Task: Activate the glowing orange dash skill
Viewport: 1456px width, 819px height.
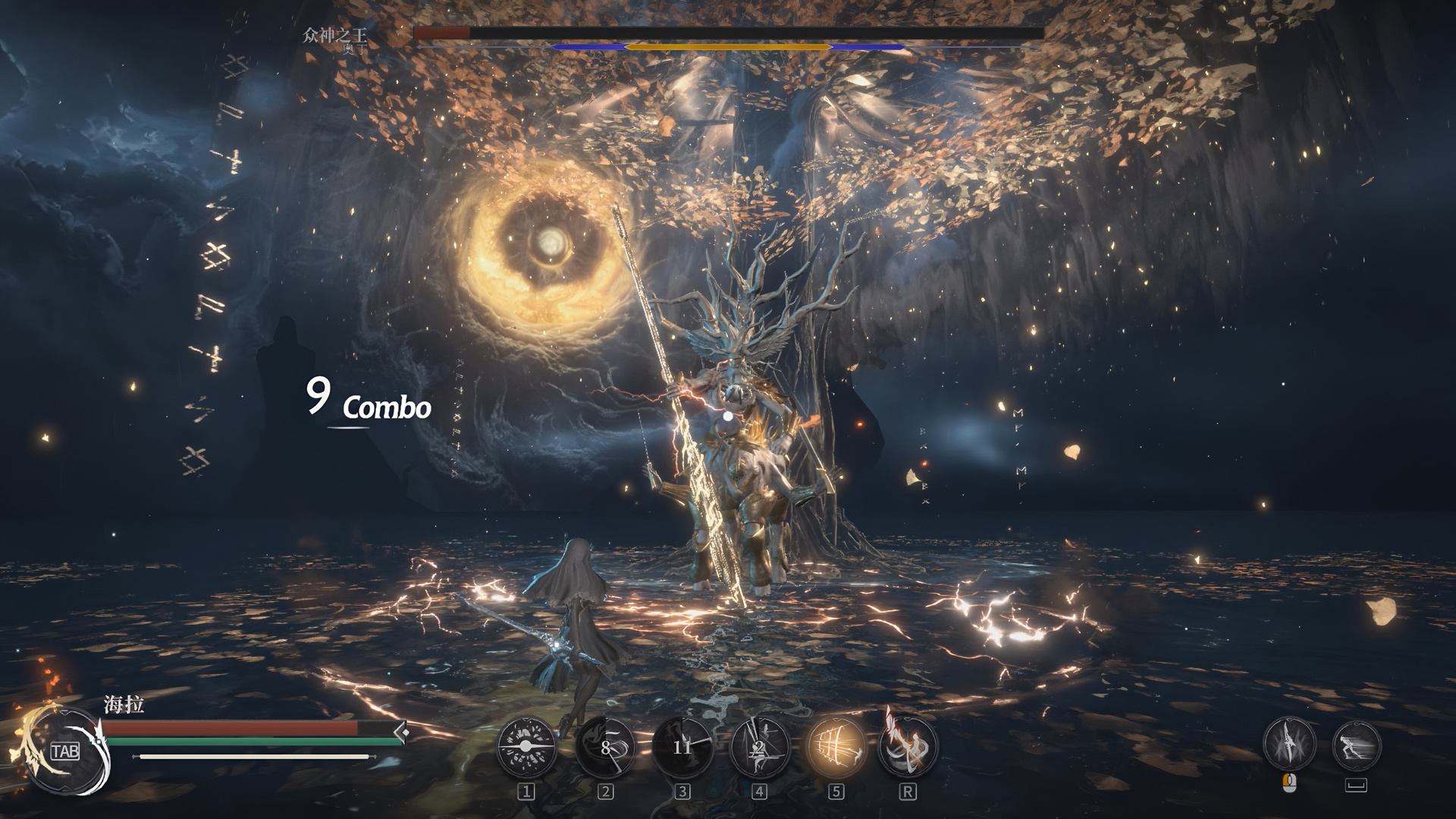Action: pos(836,747)
